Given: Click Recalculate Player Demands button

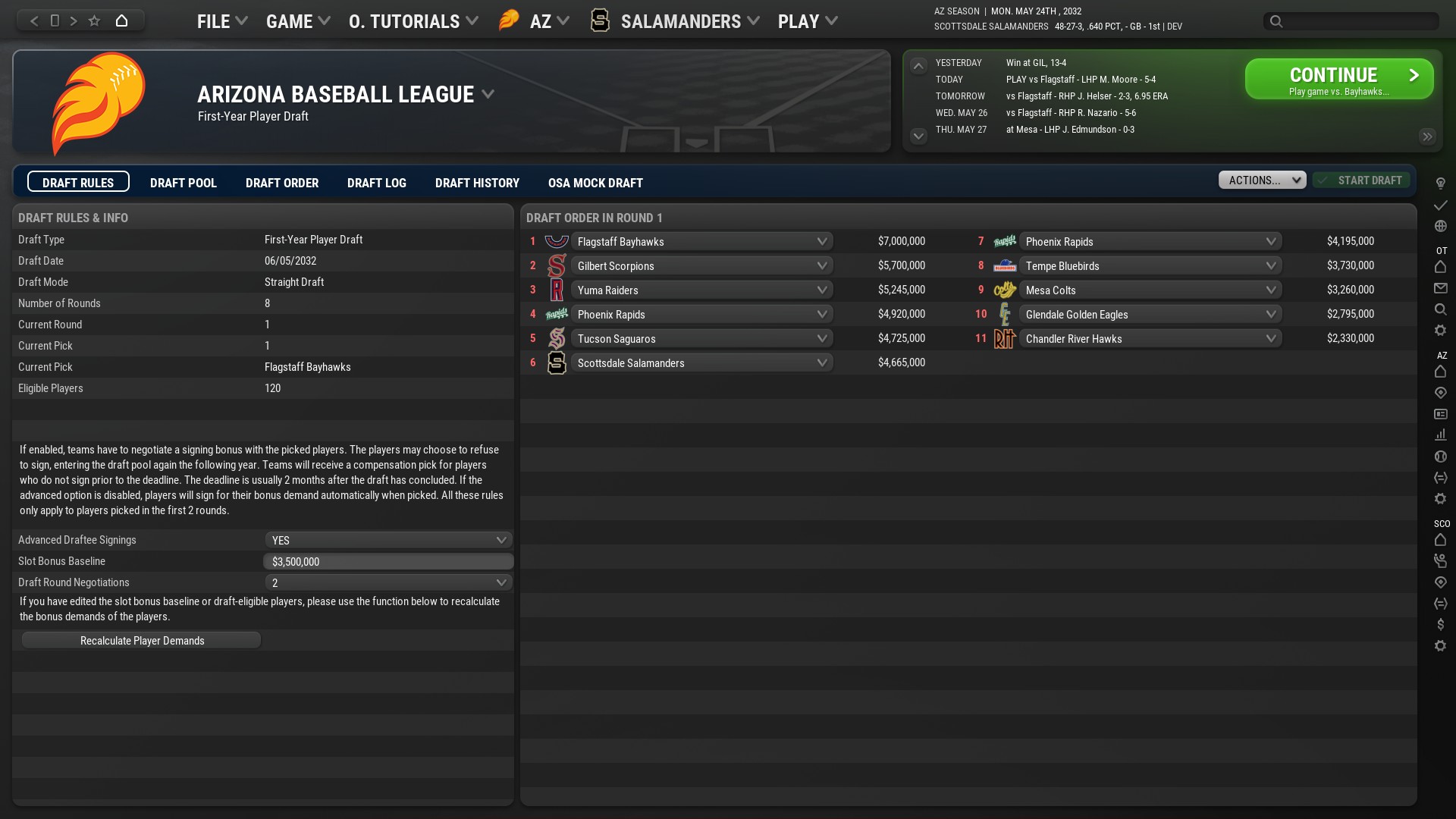Looking at the screenshot, I should coord(141,640).
